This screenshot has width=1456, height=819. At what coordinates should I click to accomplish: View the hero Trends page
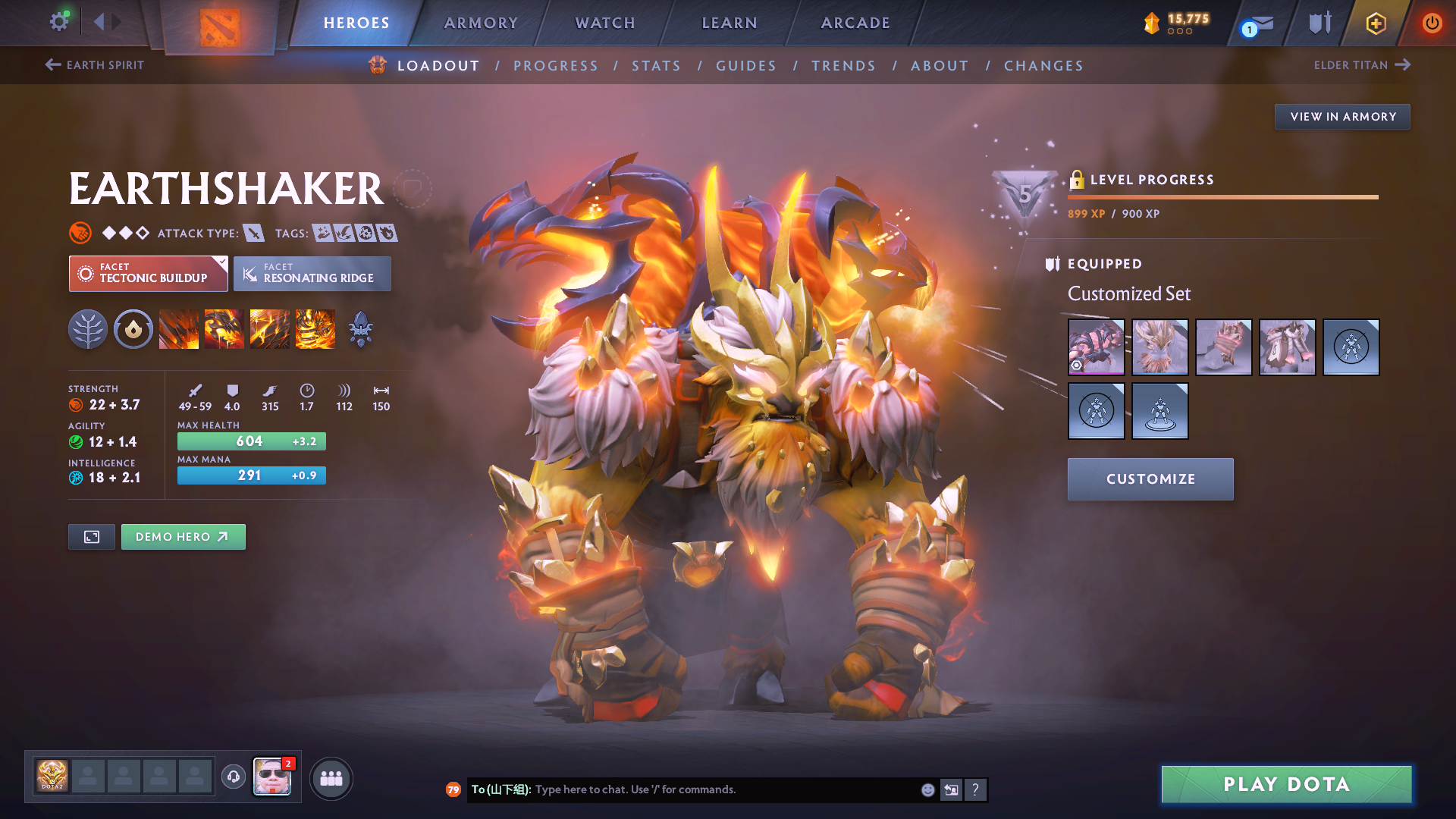click(843, 66)
